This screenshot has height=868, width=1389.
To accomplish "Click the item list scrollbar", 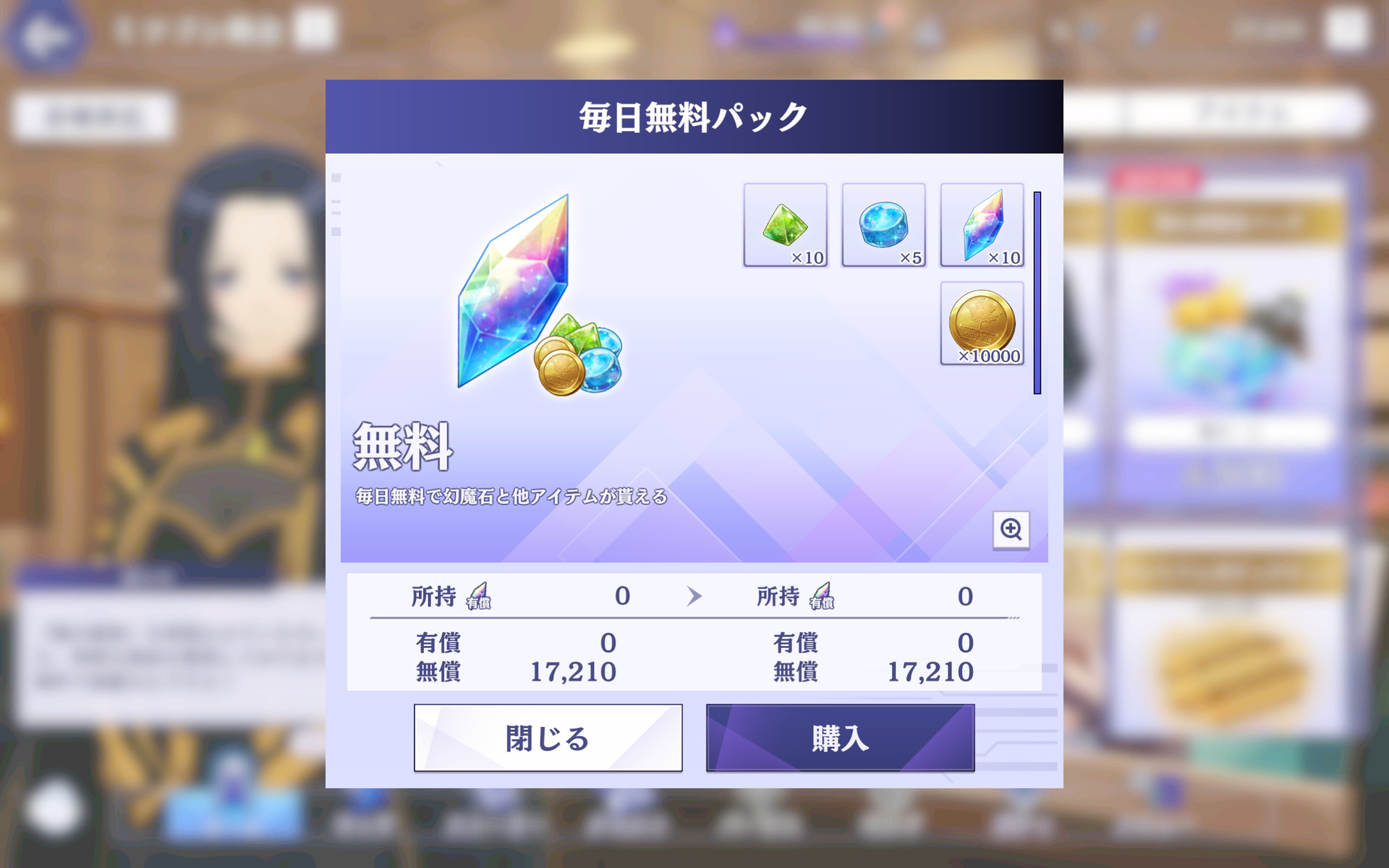I will tap(1037, 293).
